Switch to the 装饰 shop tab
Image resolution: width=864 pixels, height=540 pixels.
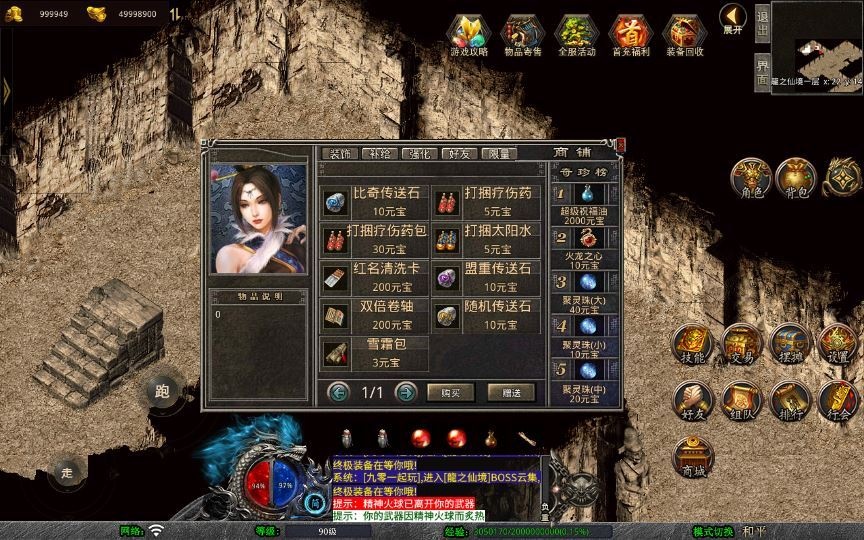(341, 154)
